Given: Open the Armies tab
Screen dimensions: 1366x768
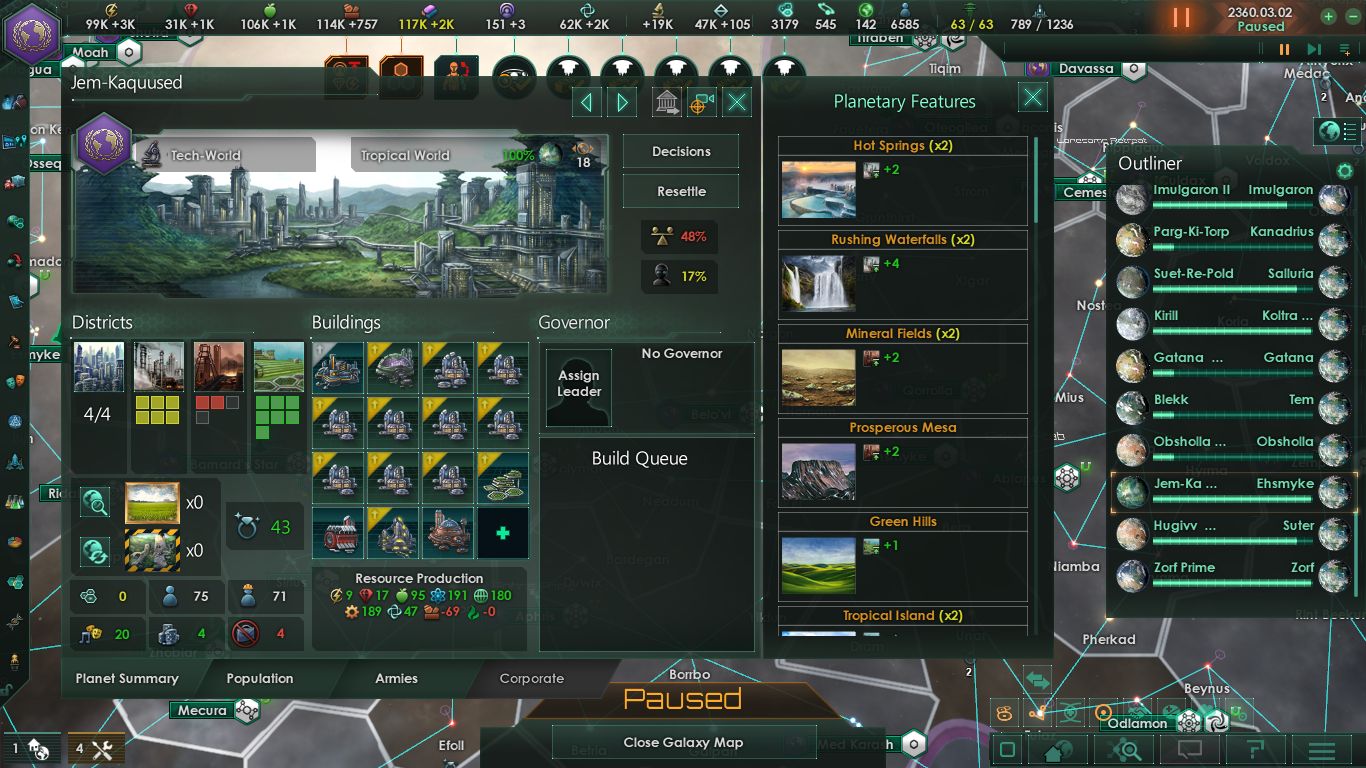Looking at the screenshot, I should 397,678.
